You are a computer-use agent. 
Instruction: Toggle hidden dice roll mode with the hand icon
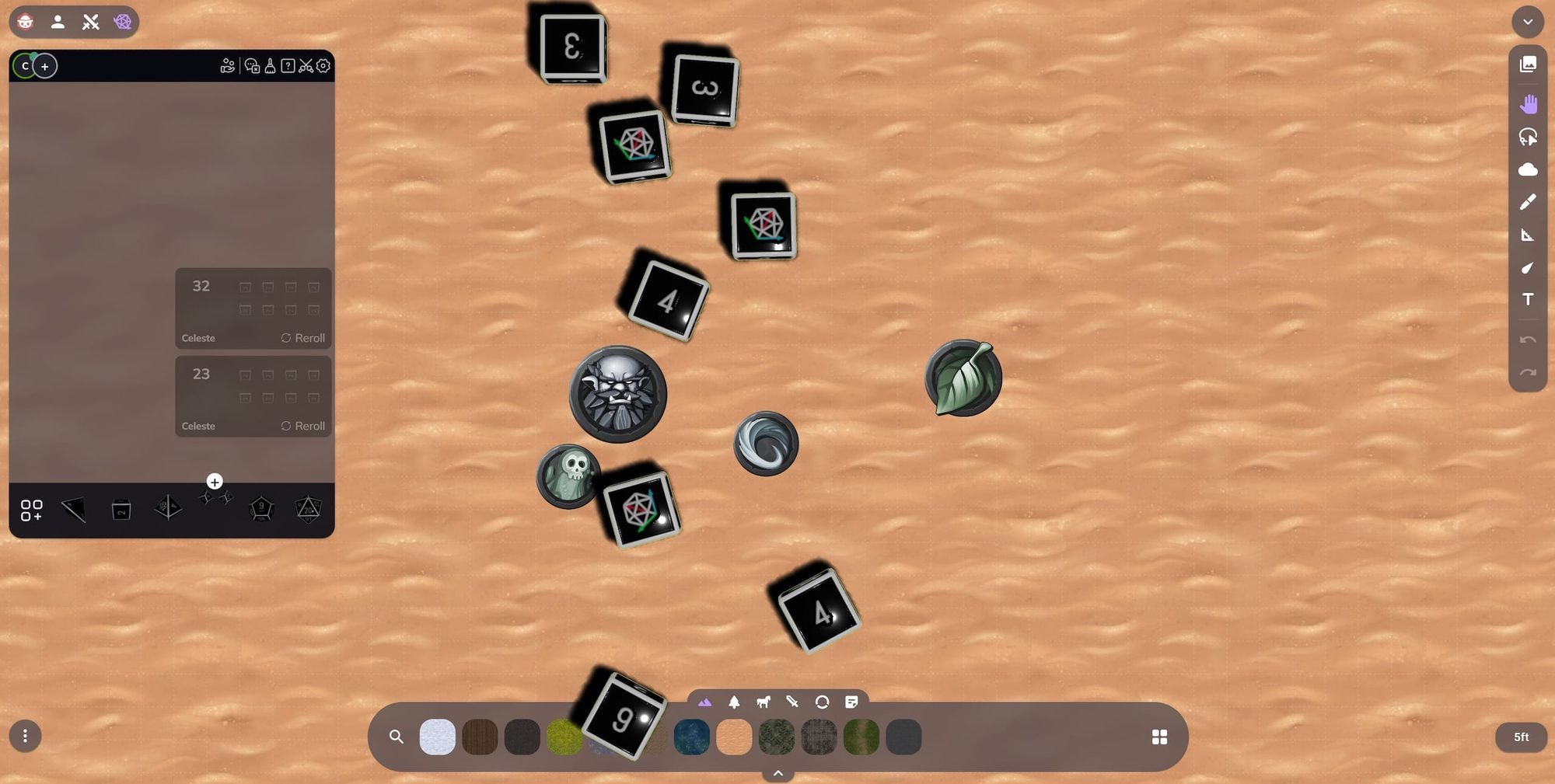click(x=227, y=66)
